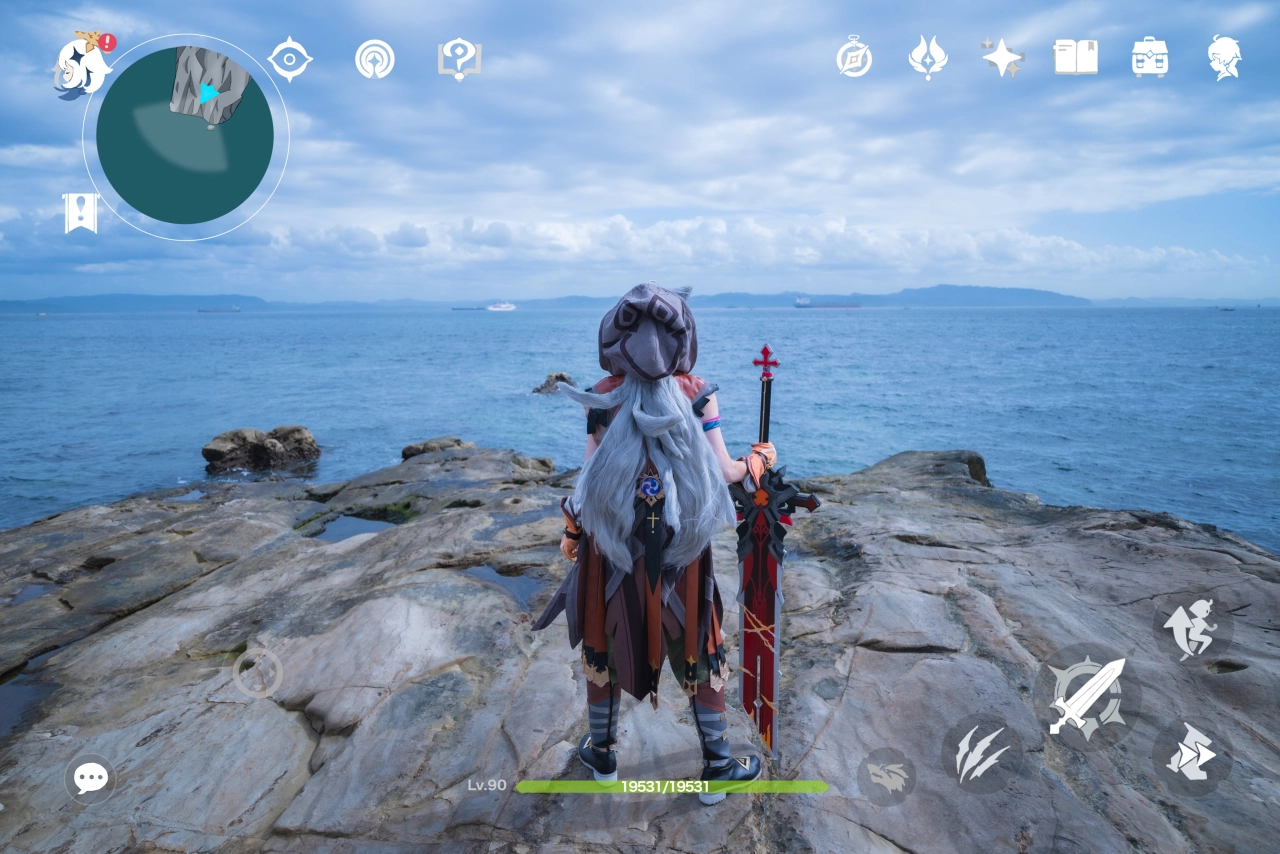The image size is (1280, 854).
Task: Open the character profile head icon
Action: pos(1224,57)
